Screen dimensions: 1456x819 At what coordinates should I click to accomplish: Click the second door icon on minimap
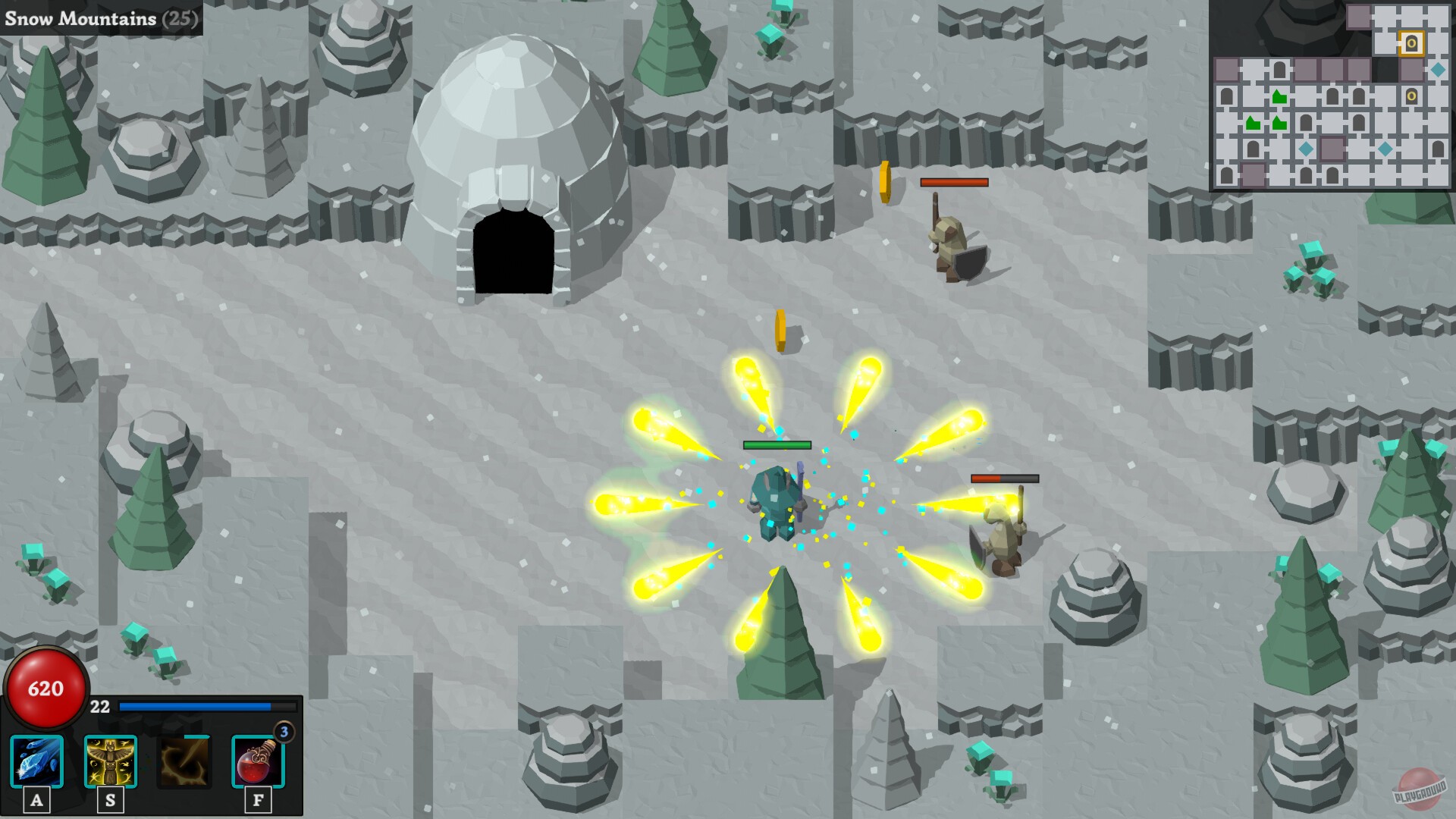click(x=1411, y=97)
